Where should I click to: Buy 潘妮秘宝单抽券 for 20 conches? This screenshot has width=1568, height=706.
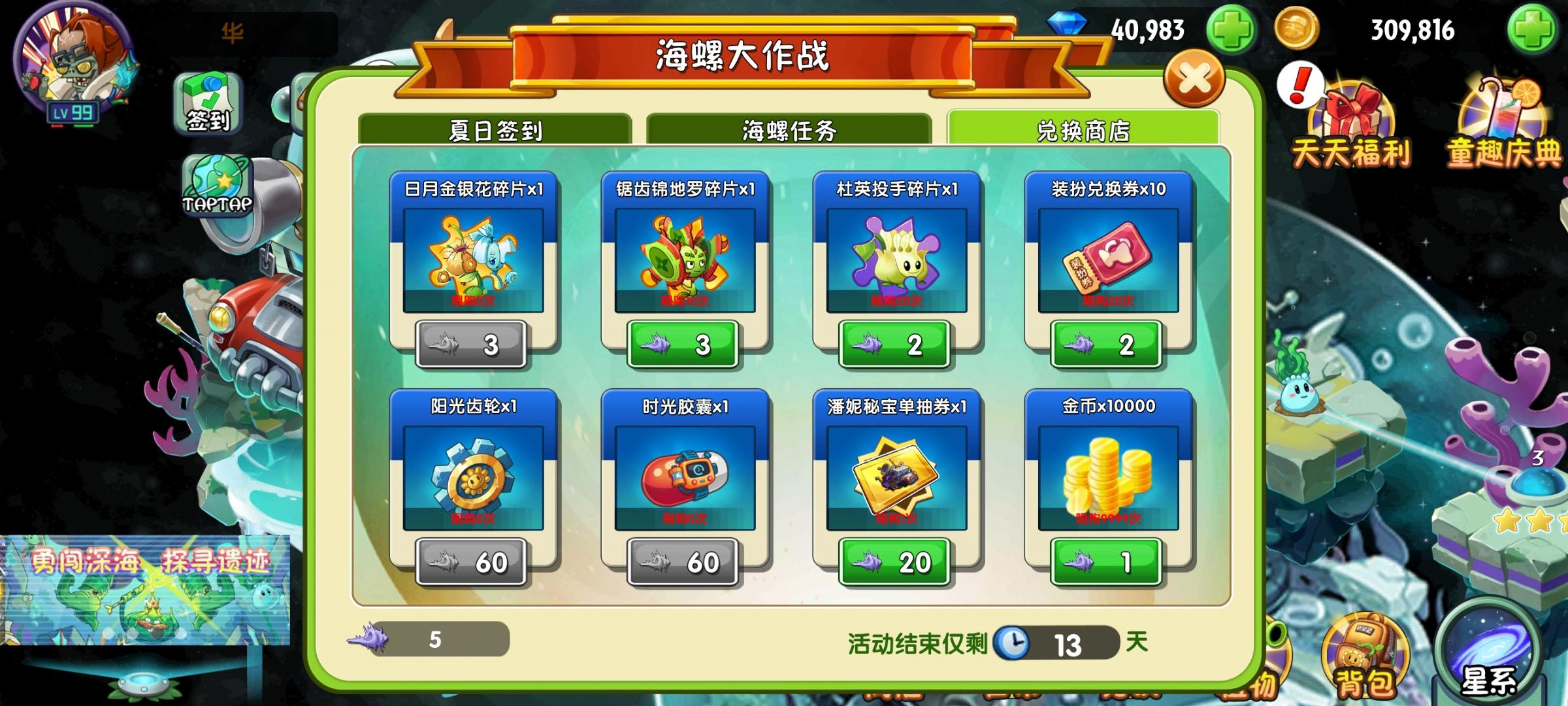pyautogui.click(x=893, y=562)
